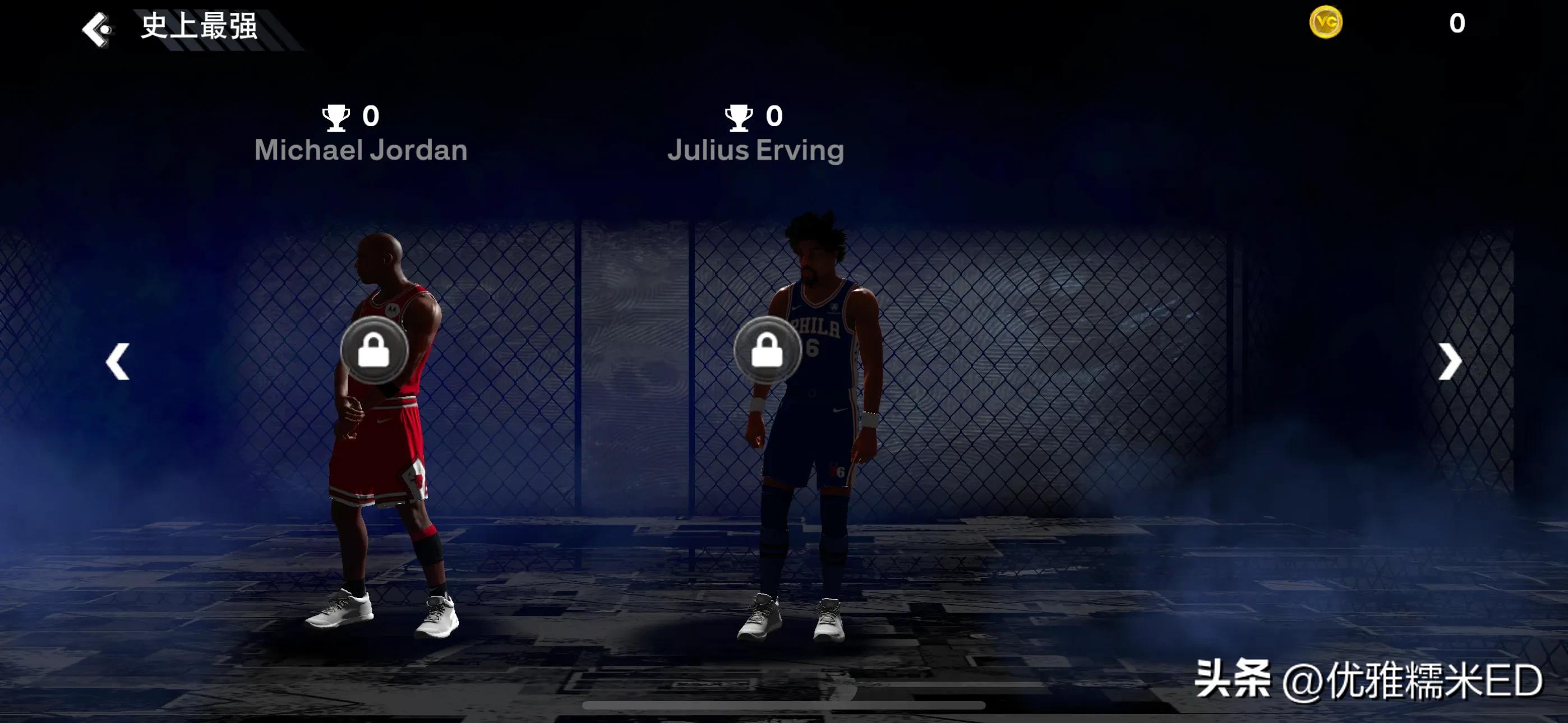1568x723 pixels.
Task: Click the Michael Jordan name label
Action: (361, 150)
